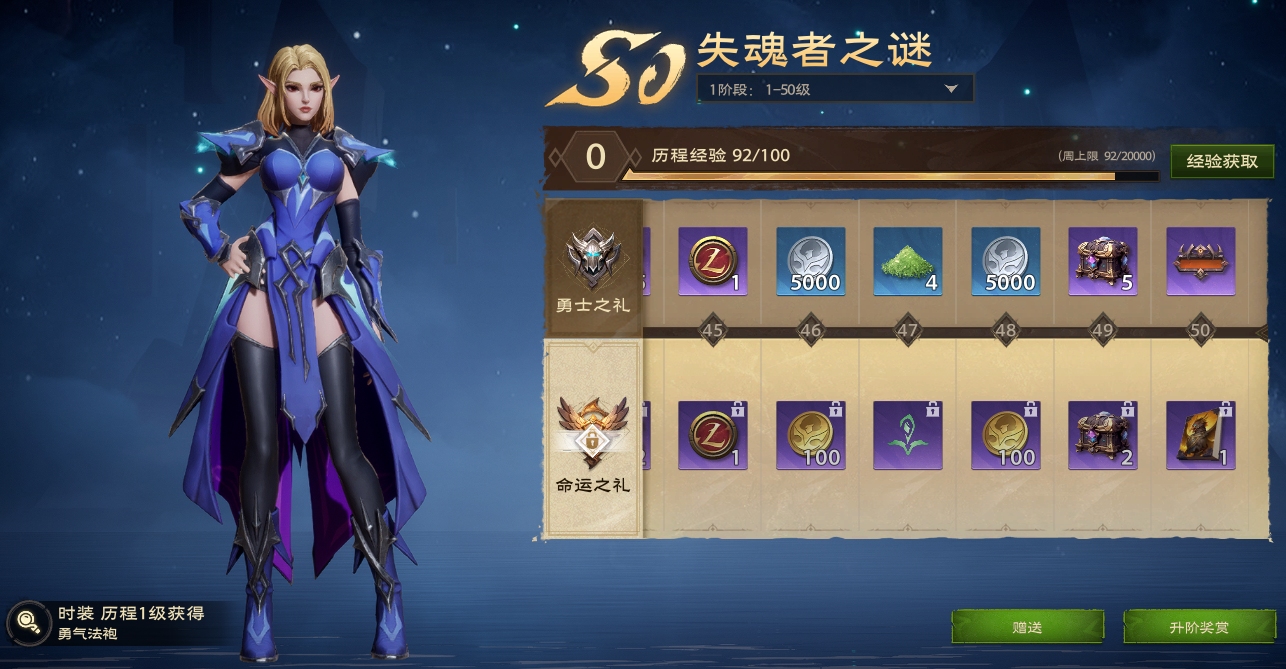The image size is (1286, 669).
Task: Select the level 50 red banner reward
Action: pos(1200,262)
